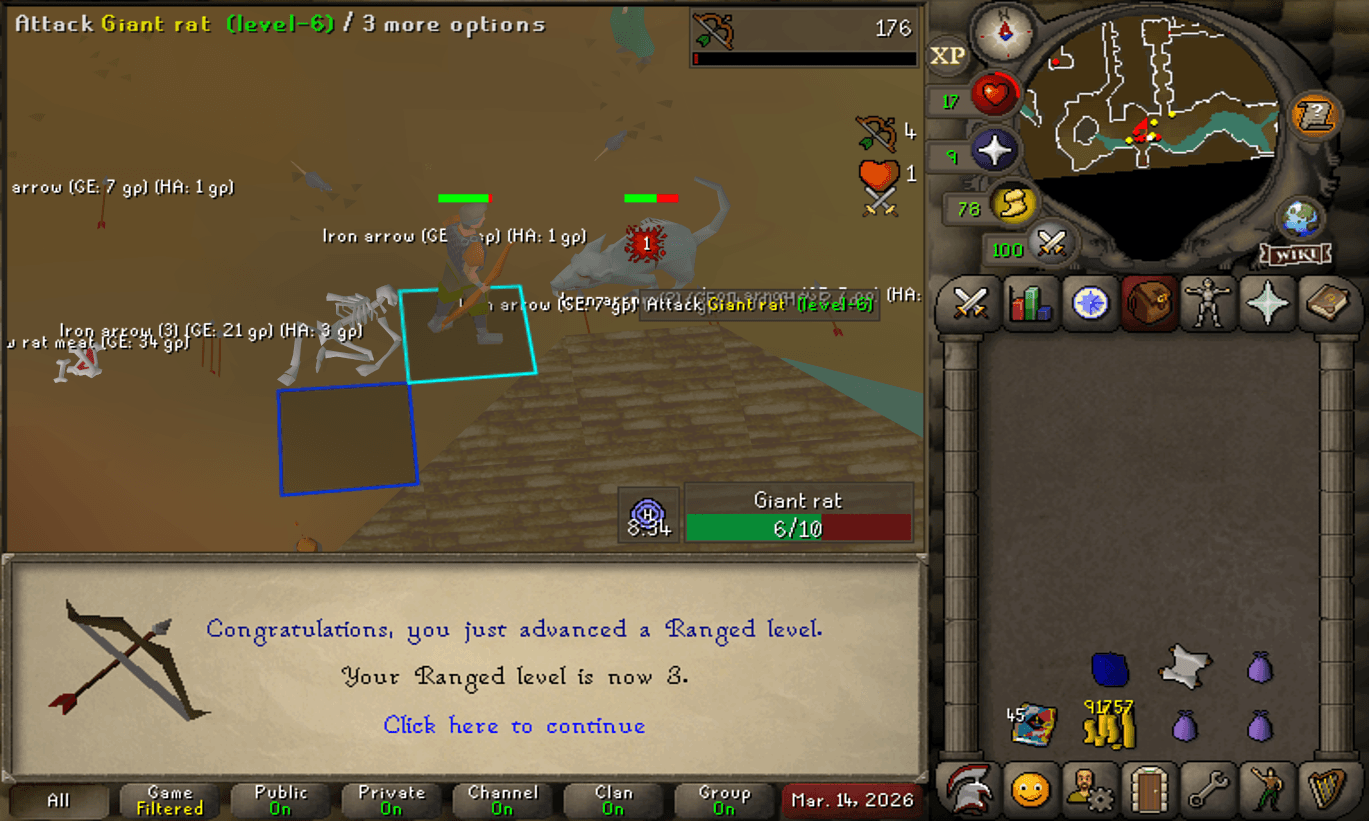Switch to the Clan chat tab

coord(613,800)
